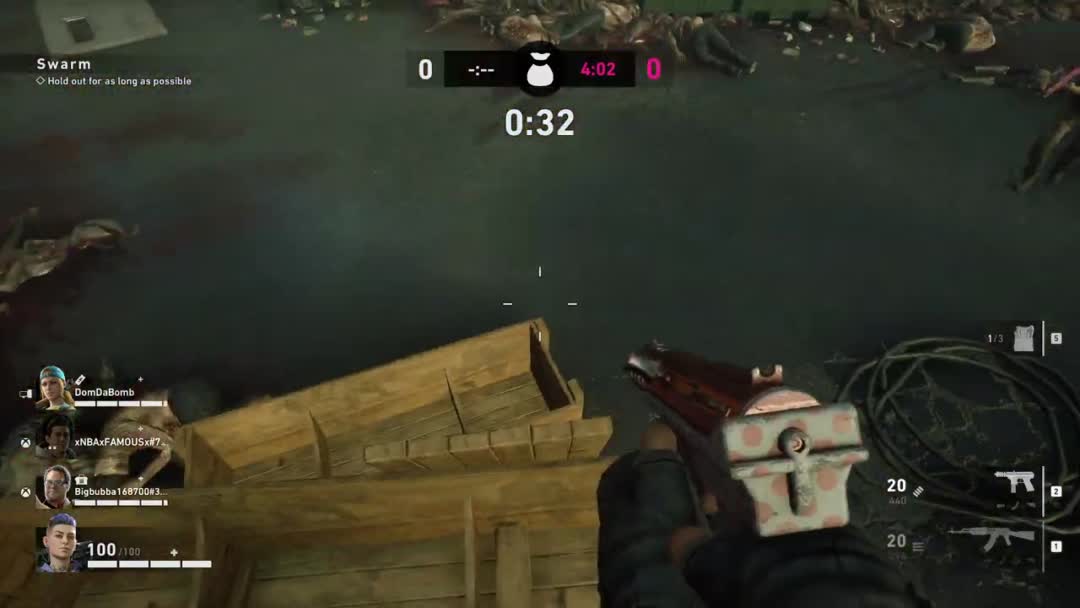
Task: Open the Swarm objective tracker
Action: tap(64, 64)
